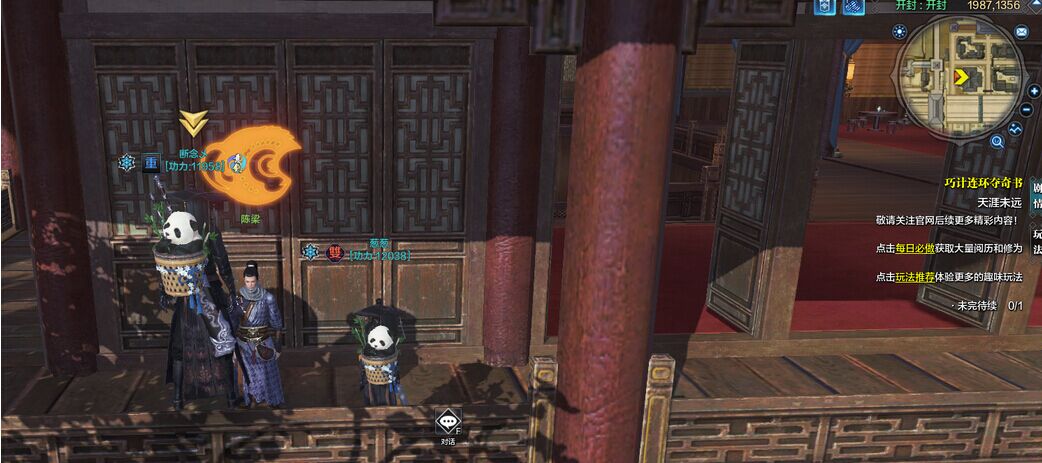Viewport: 1042px width, 463px height.
Task: Open the circular minimap of Kaifeng
Action: (960, 76)
